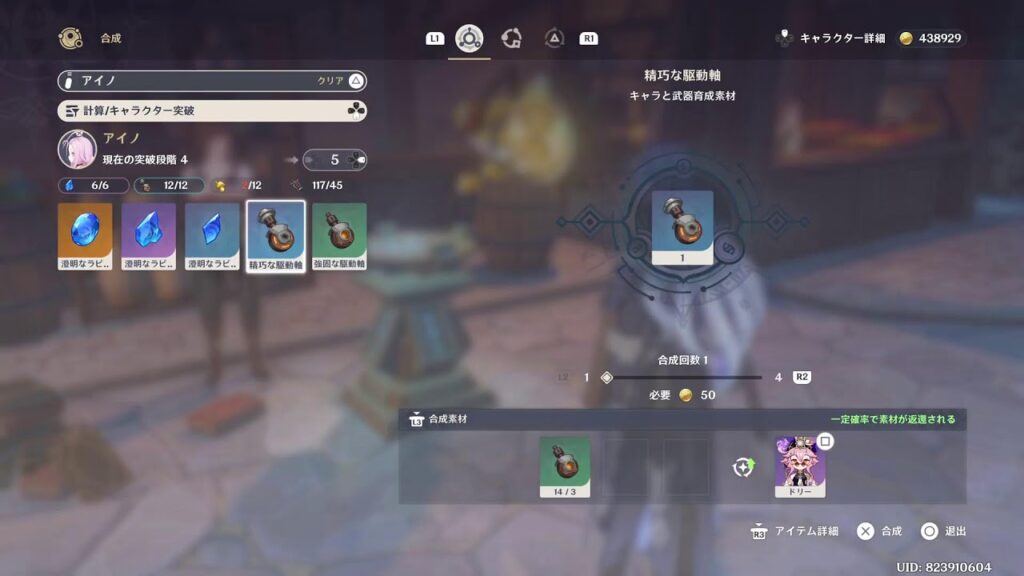Choose the purple-background 澄明なラピ crystal
The image size is (1024, 576).
pyautogui.click(x=149, y=237)
